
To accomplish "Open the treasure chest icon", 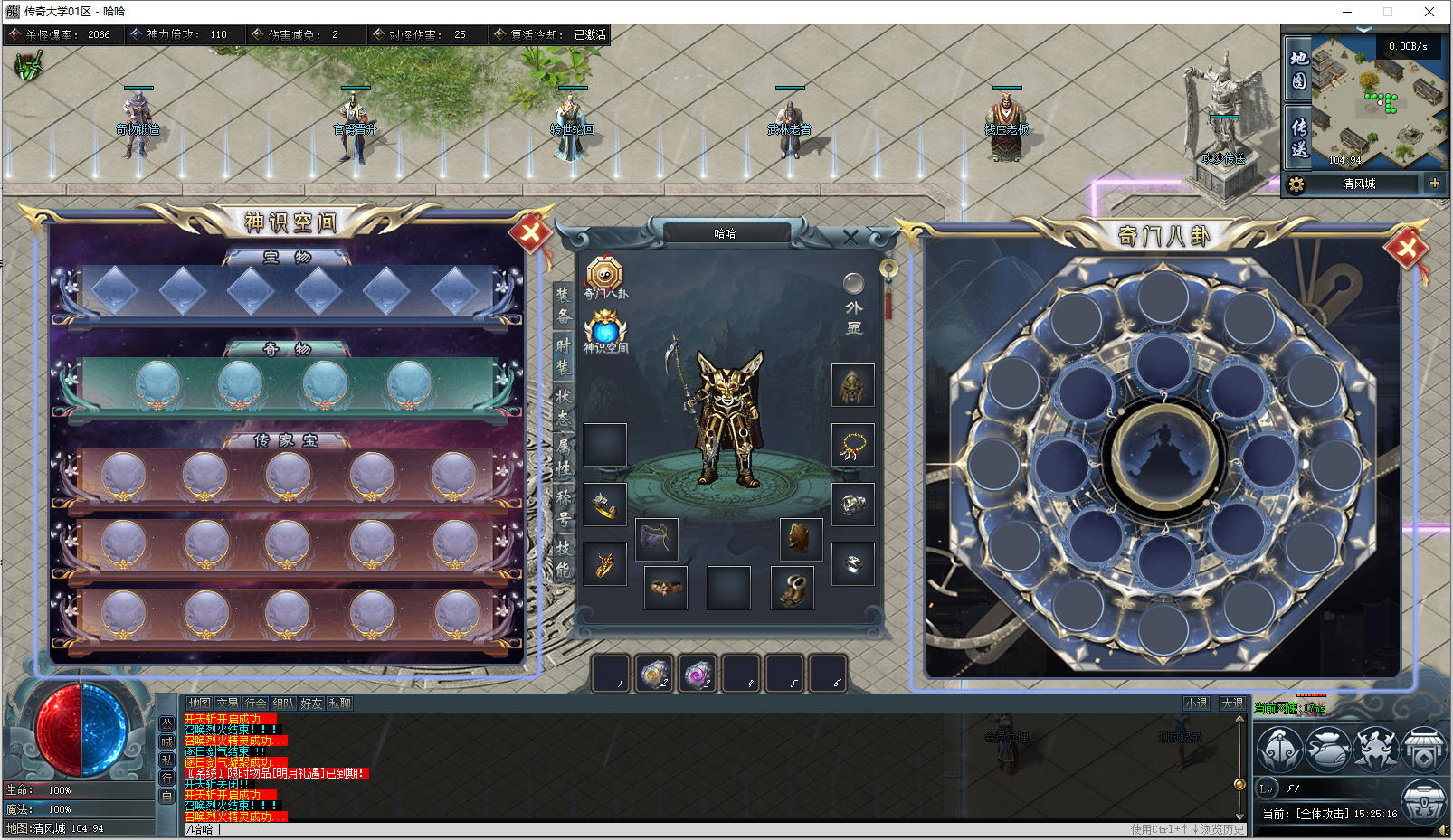I will (1423, 801).
